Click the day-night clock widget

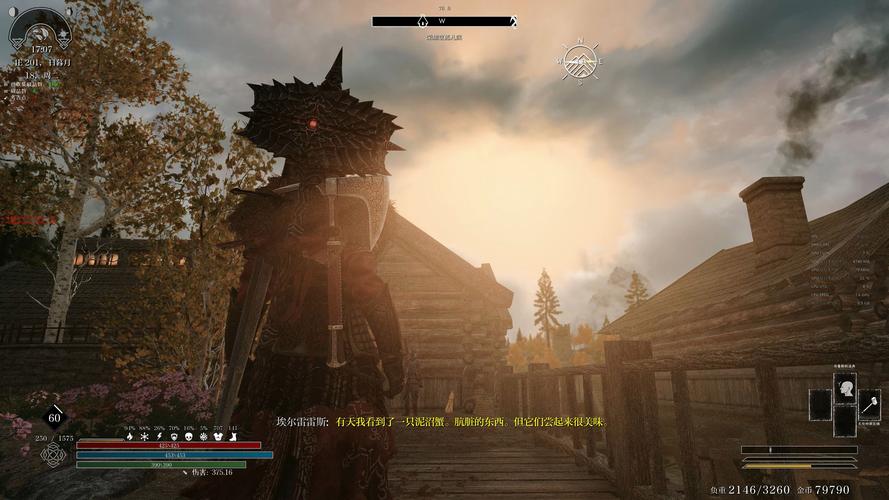(40, 28)
